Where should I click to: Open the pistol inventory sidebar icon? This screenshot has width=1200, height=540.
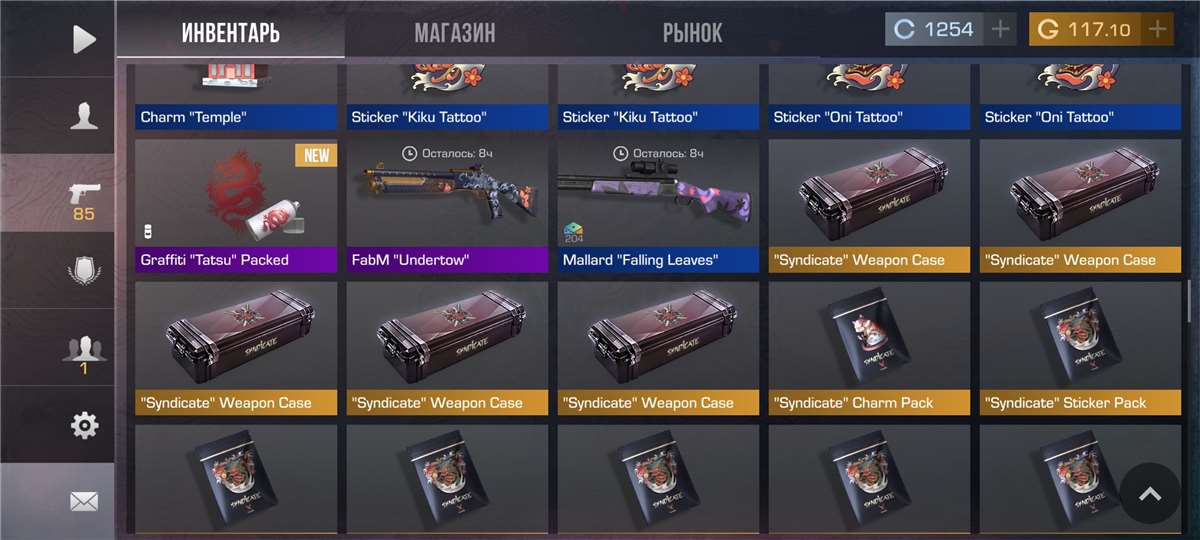[84, 198]
